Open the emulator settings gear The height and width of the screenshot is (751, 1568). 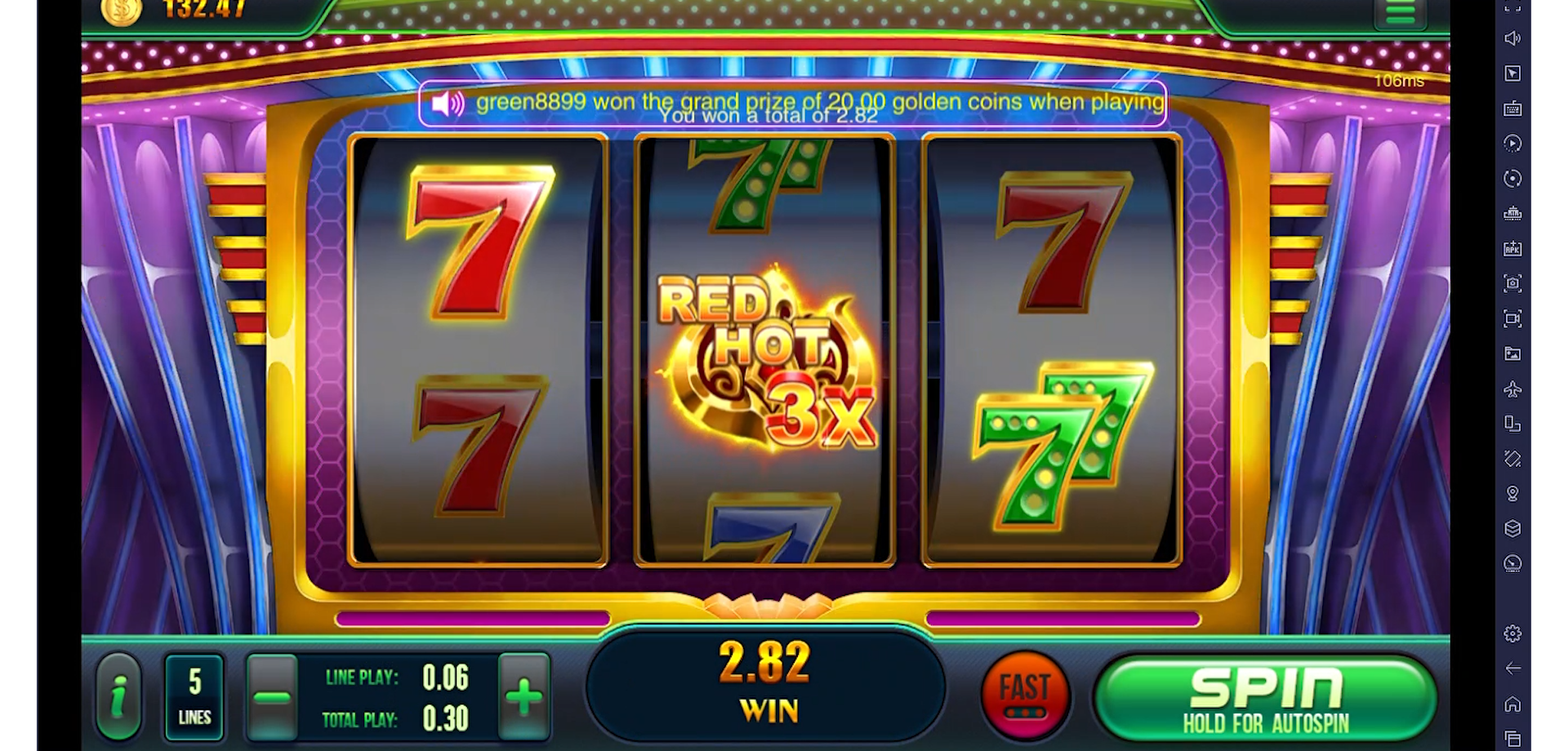pyautogui.click(x=1513, y=633)
